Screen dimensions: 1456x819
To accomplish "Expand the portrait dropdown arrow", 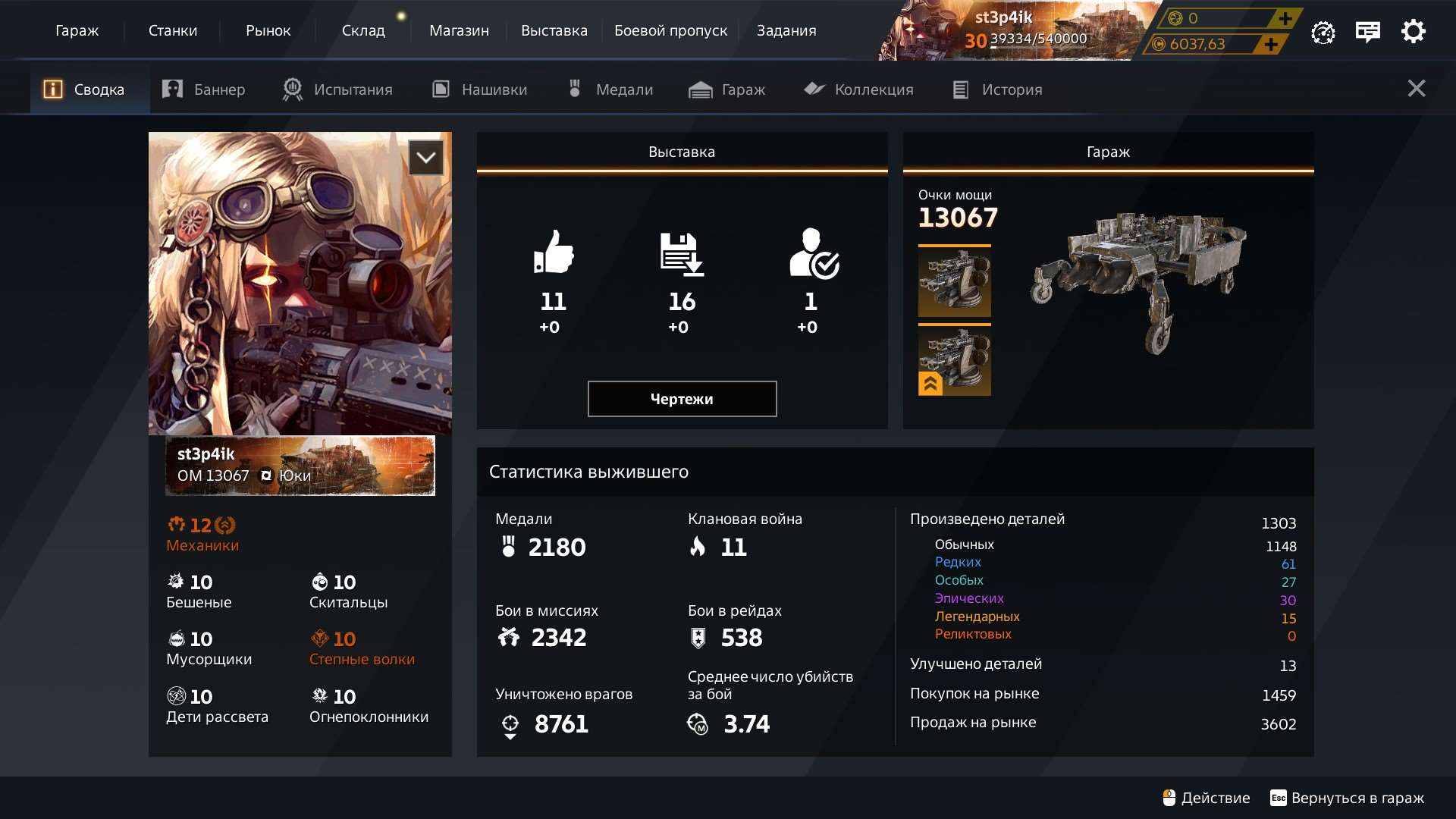I will [x=426, y=158].
